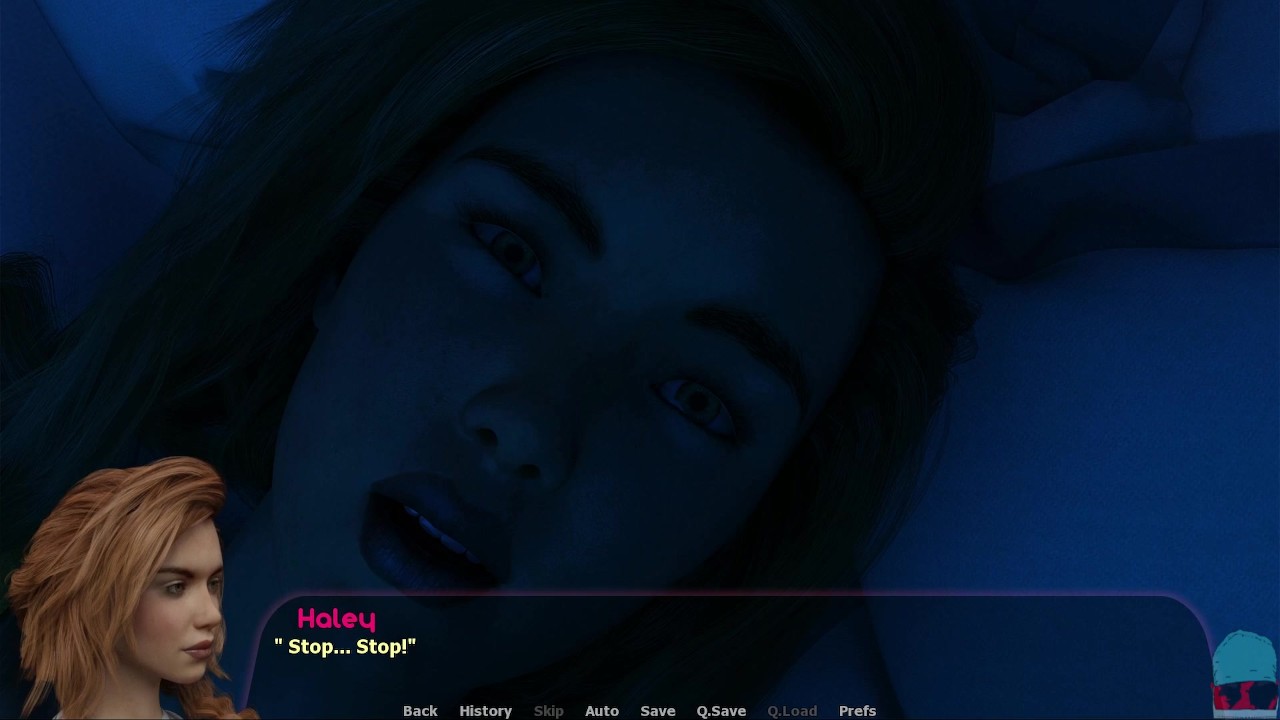
Task: Open the dialogue History log
Action: pyautogui.click(x=485, y=711)
